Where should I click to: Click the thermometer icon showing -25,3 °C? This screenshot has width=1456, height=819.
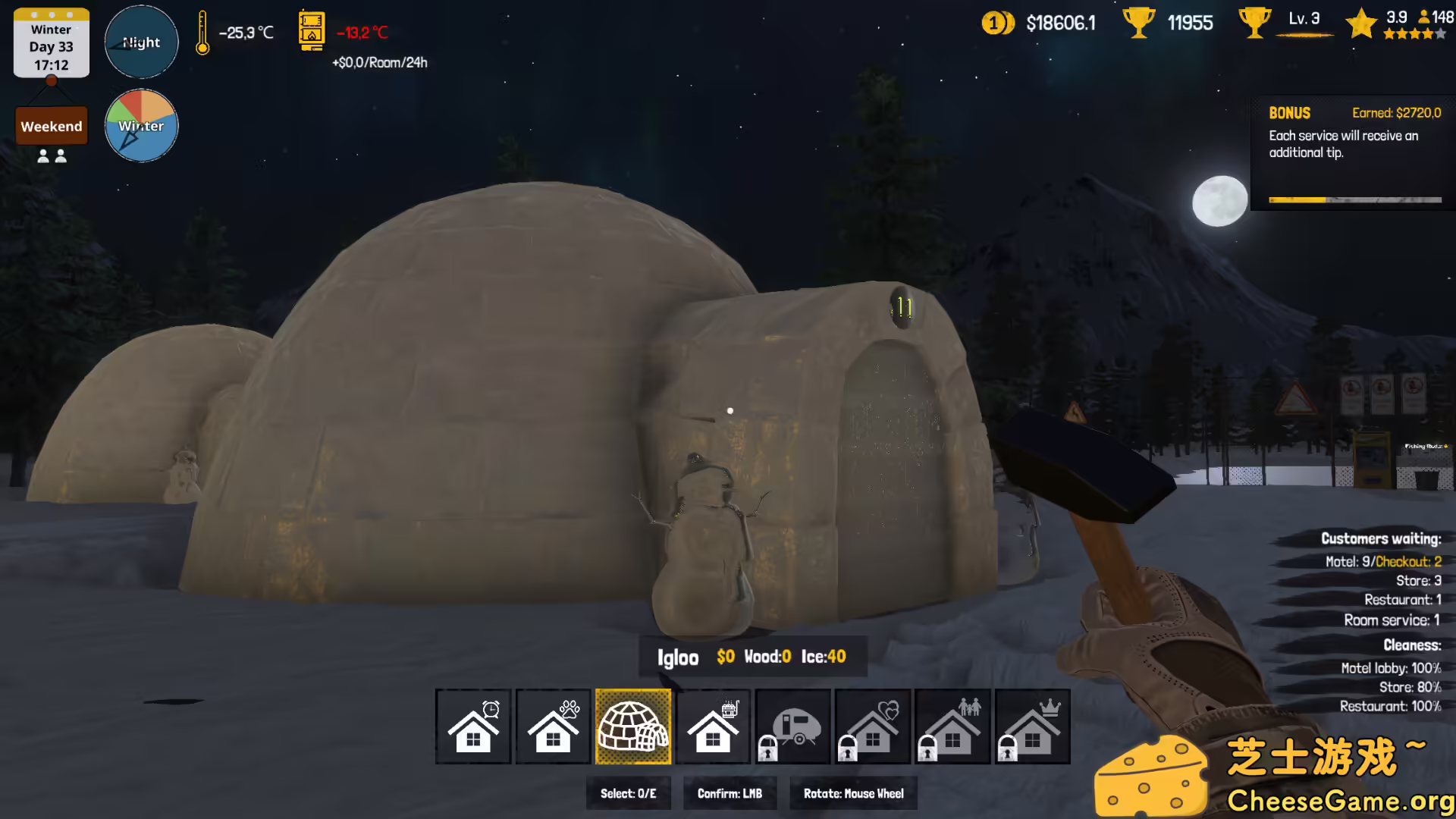click(203, 33)
